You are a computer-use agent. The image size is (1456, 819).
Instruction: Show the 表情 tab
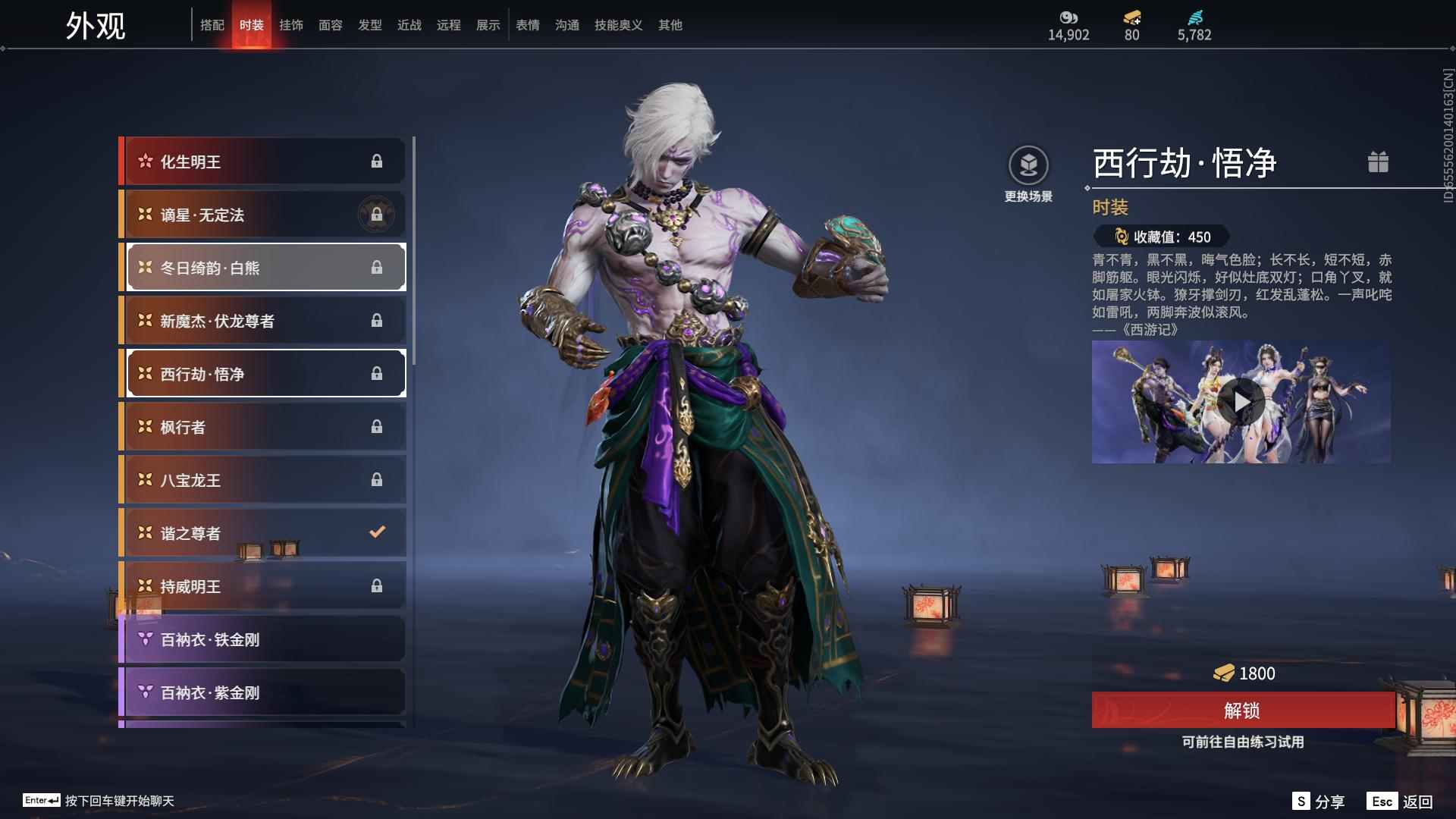click(528, 25)
